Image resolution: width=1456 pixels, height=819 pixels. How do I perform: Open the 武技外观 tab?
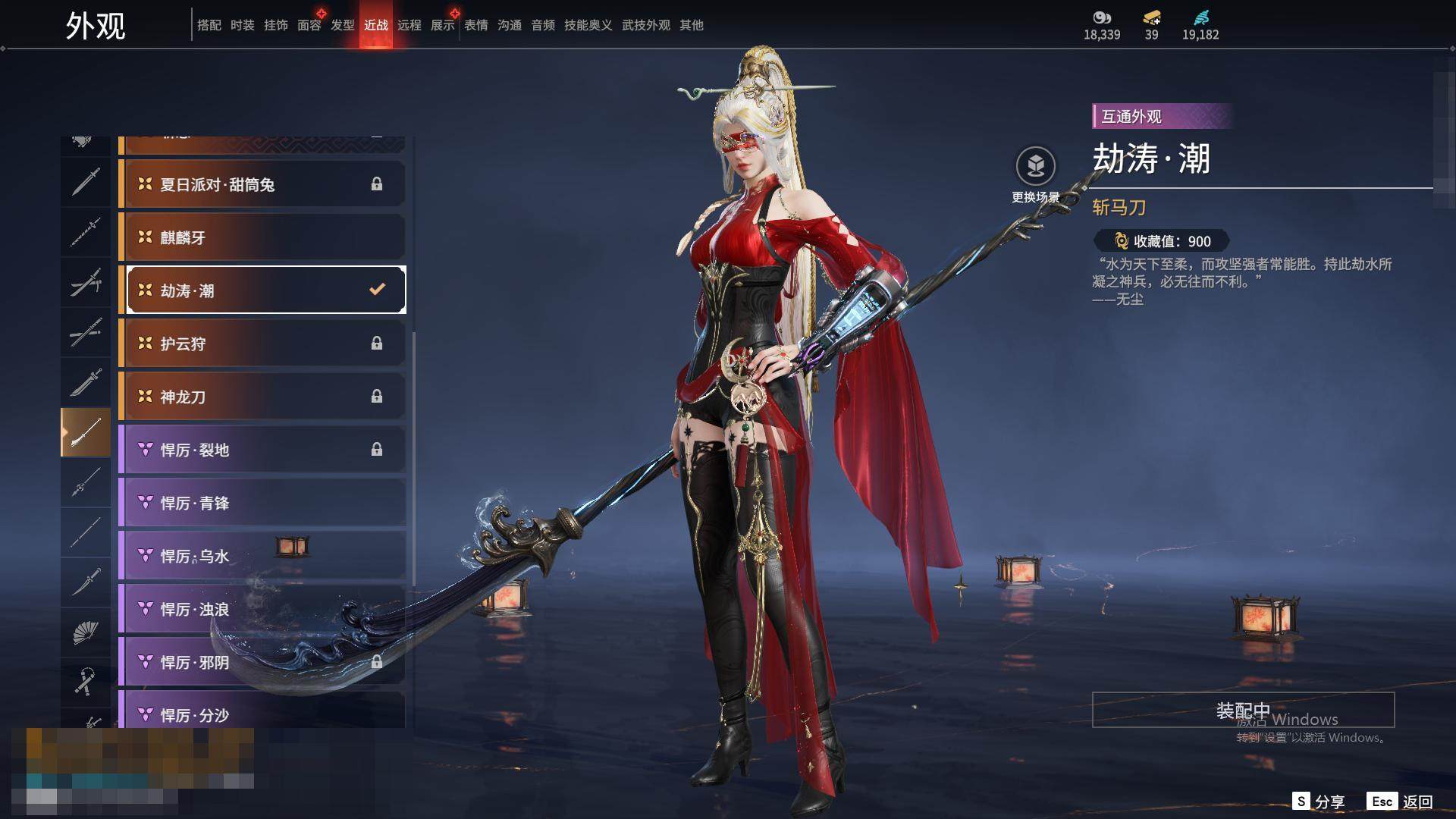tap(646, 25)
